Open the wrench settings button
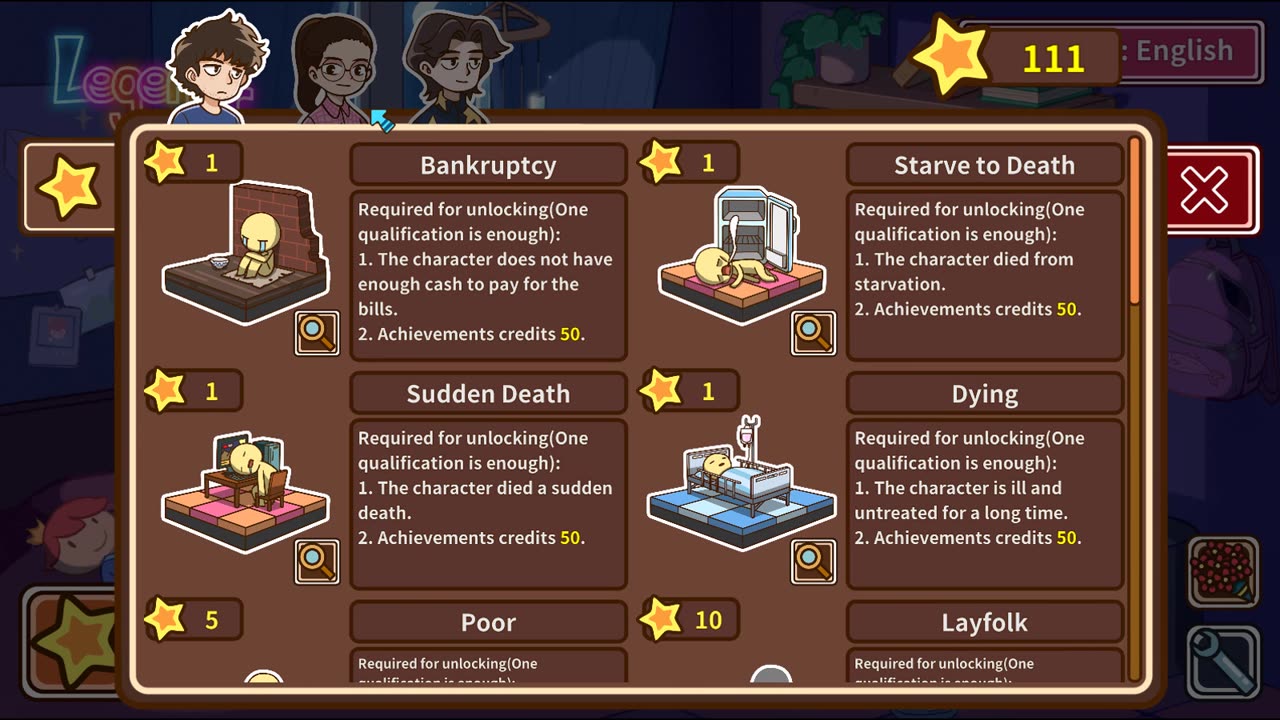 (1224, 660)
